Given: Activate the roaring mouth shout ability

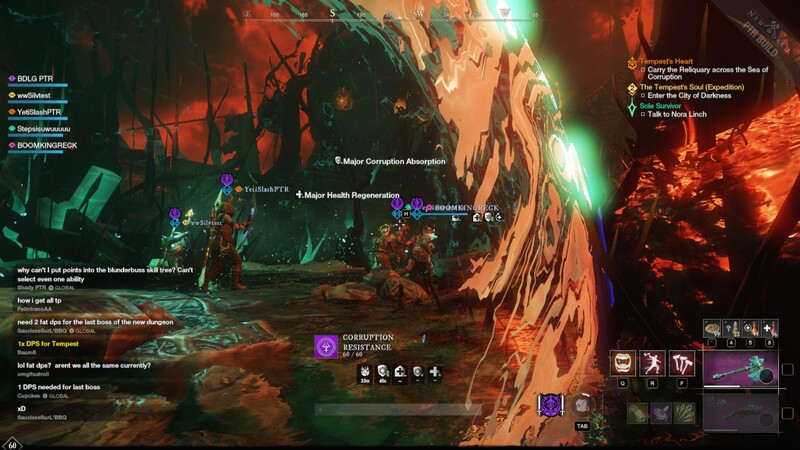Looking at the screenshot, I should click(x=623, y=363).
